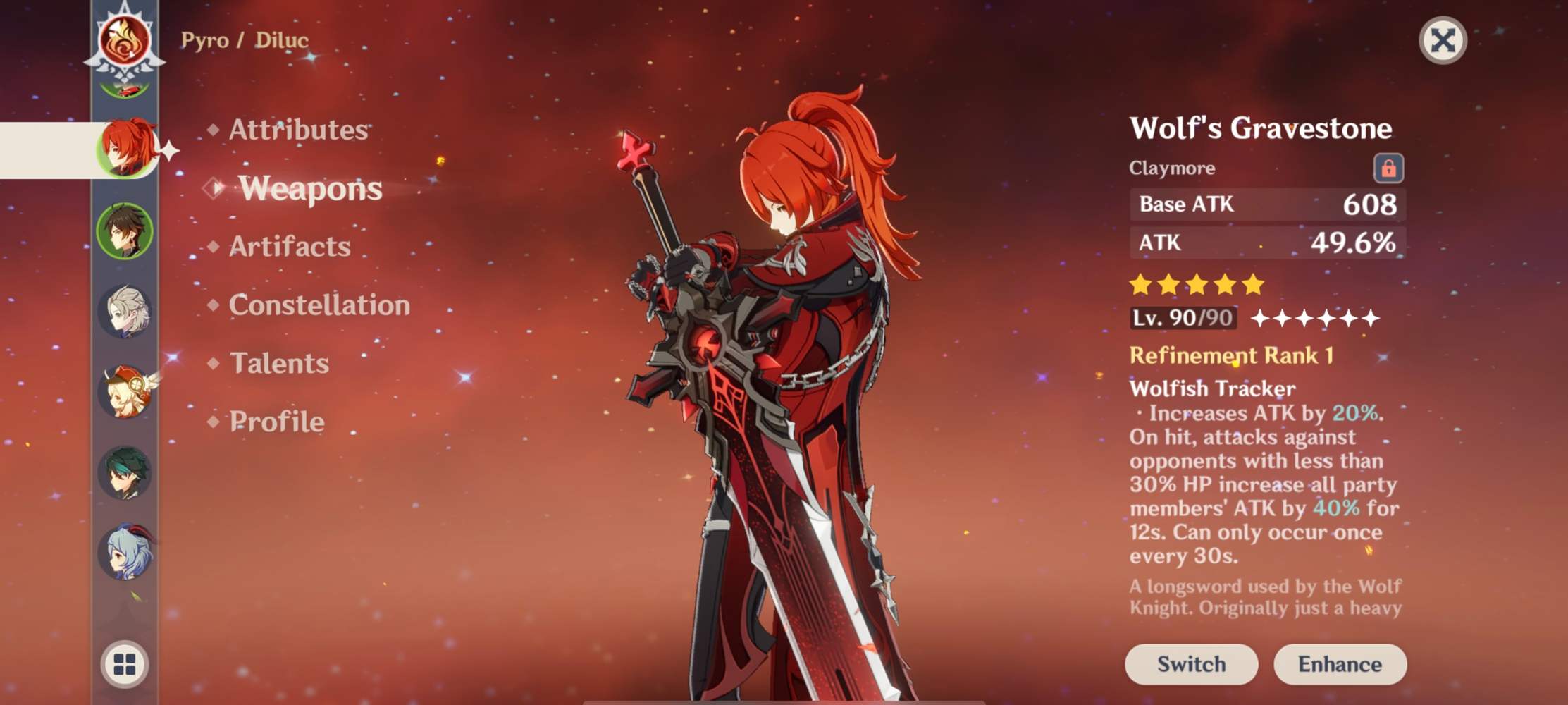Screen dimensions: 1568x705
Task: Open the Artifacts tab
Action: point(289,247)
